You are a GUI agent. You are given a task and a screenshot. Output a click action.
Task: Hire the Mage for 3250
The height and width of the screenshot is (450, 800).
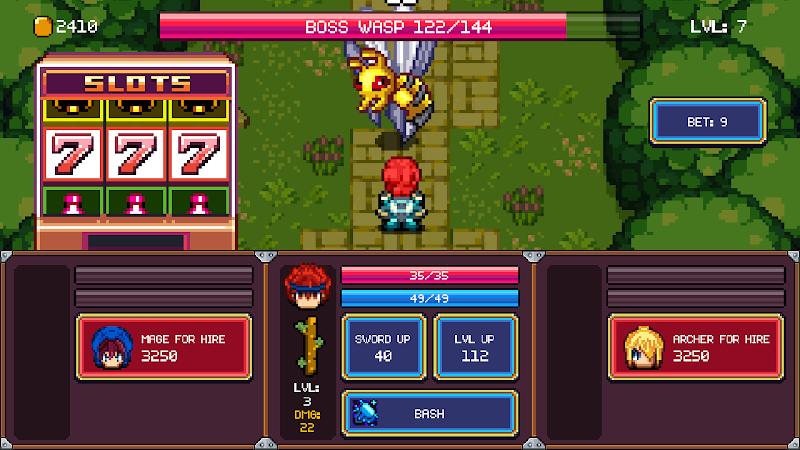[x=164, y=347]
